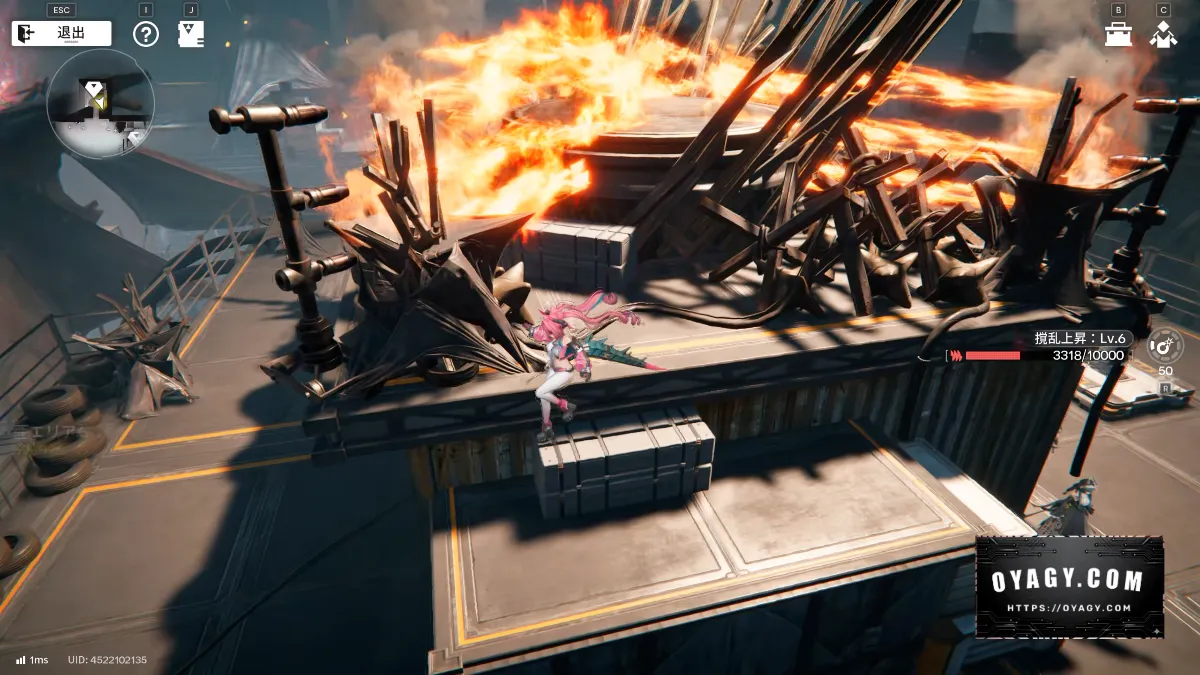Click the circular minimap
The image size is (1200, 675).
click(x=100, y=103)
